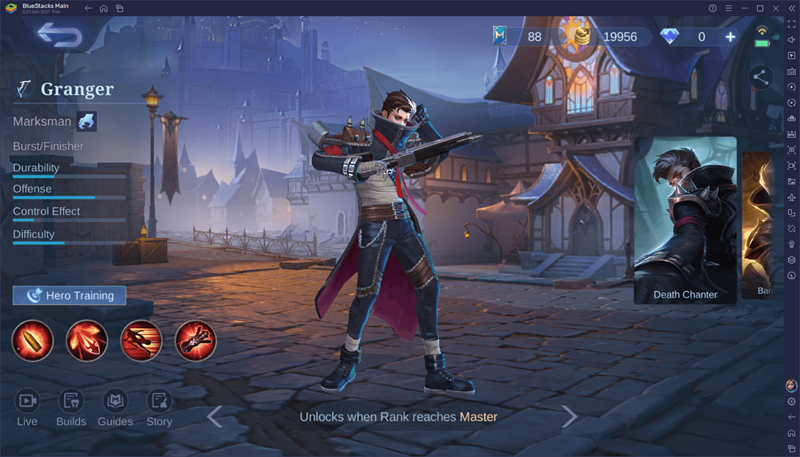Select the red claw skill icon

pyautogui.click(x=87, y=340)
